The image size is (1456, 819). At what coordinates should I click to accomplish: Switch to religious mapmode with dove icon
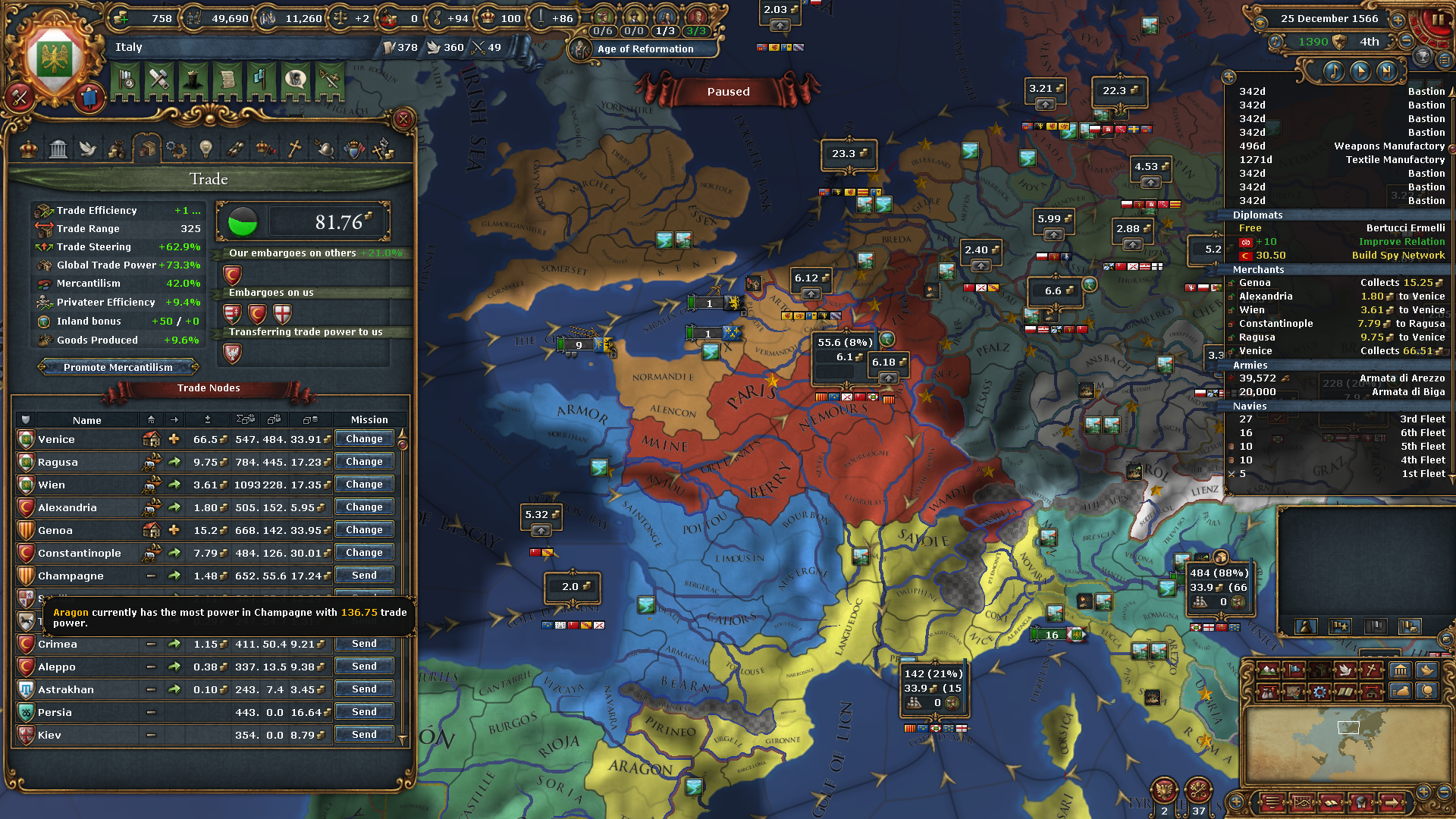tap(1347, 671)
